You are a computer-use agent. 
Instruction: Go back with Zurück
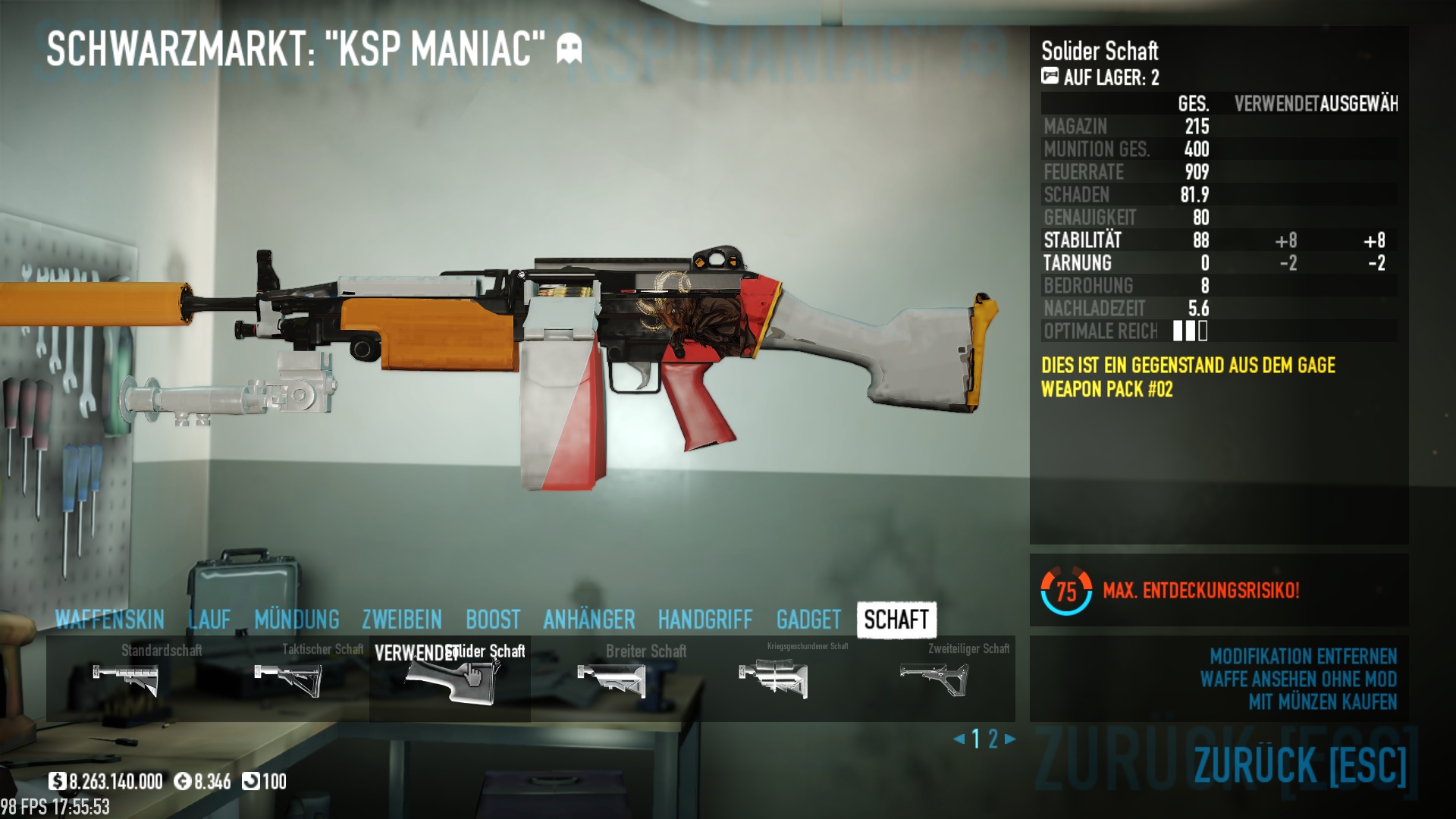click(x=1300, y=764)
